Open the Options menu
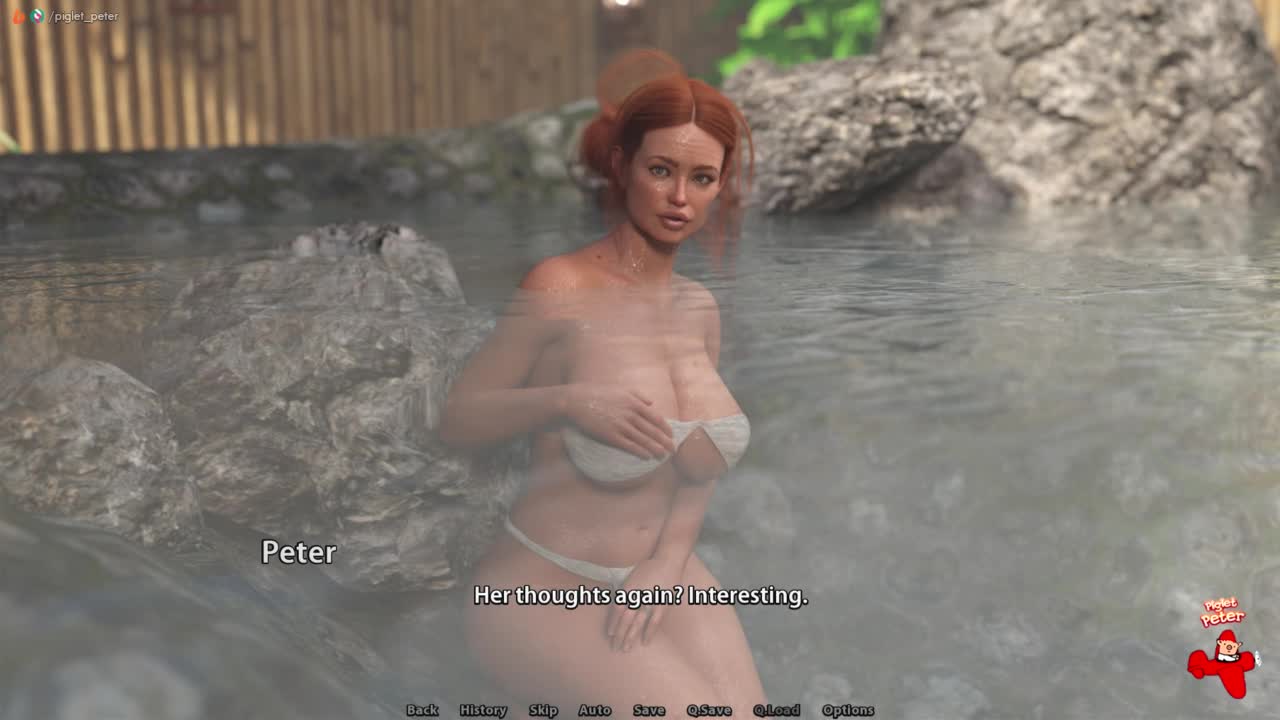1280x720 pixels. tap(848, 710)
